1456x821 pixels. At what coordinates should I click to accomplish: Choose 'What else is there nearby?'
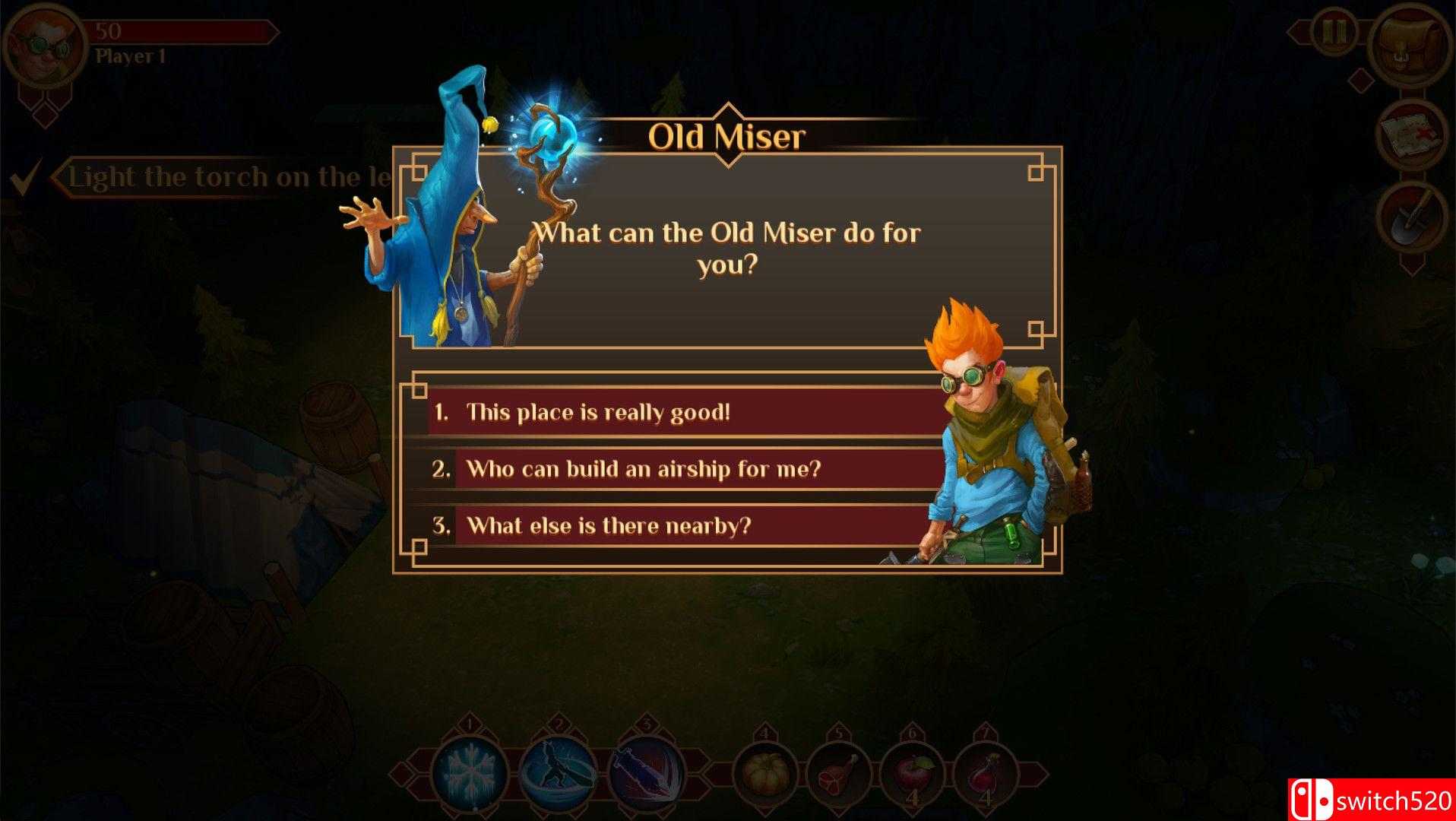[x=608, y=525]
